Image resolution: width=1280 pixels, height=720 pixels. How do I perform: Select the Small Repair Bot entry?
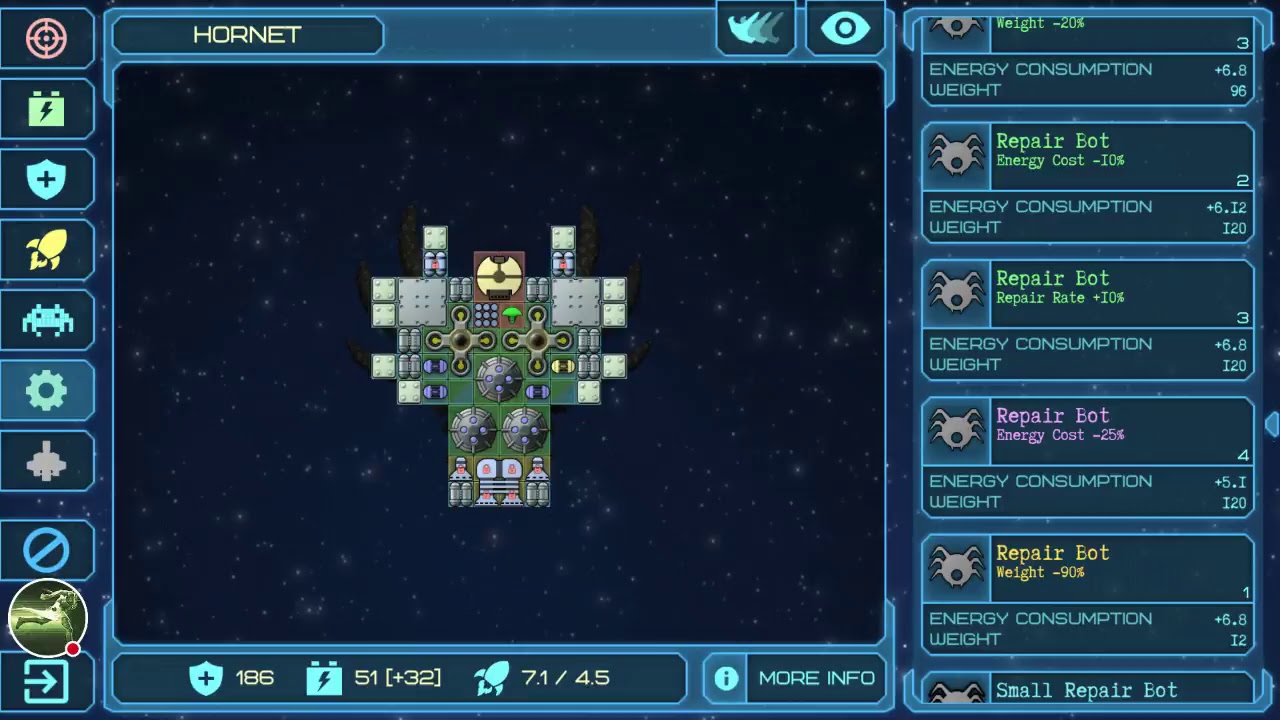click(1087, 690)
